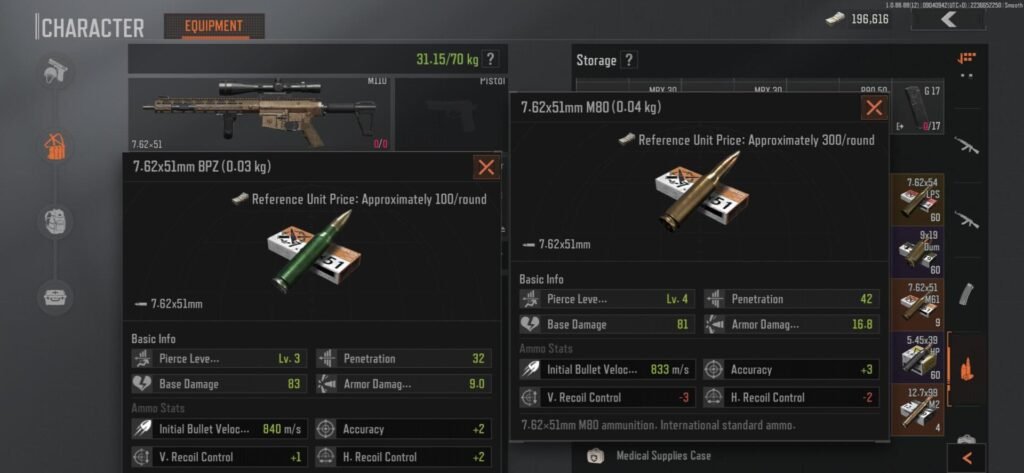1024x473 pixels.
Task: Select the 5.45x39 ammo stack
Action: [918, 357]
